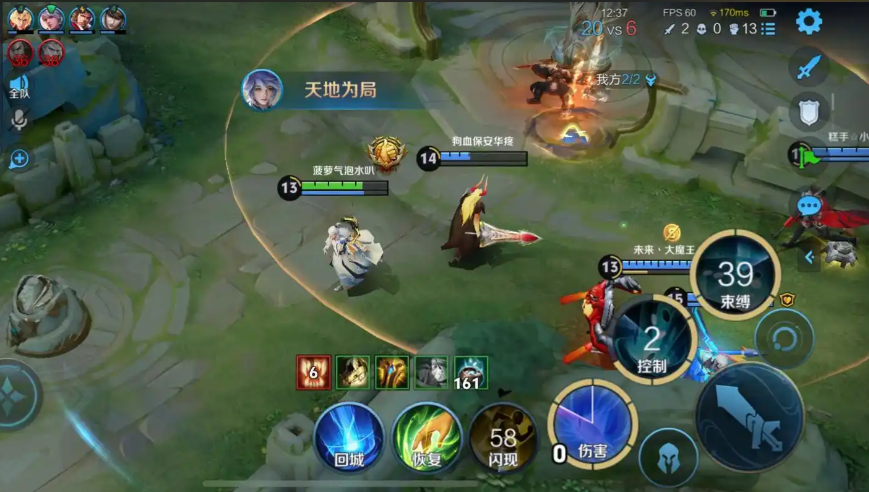Use the 恢复 heal ability
Viewport: 869px width, 492px height.
pyautogui.click(x=427, y=439)
